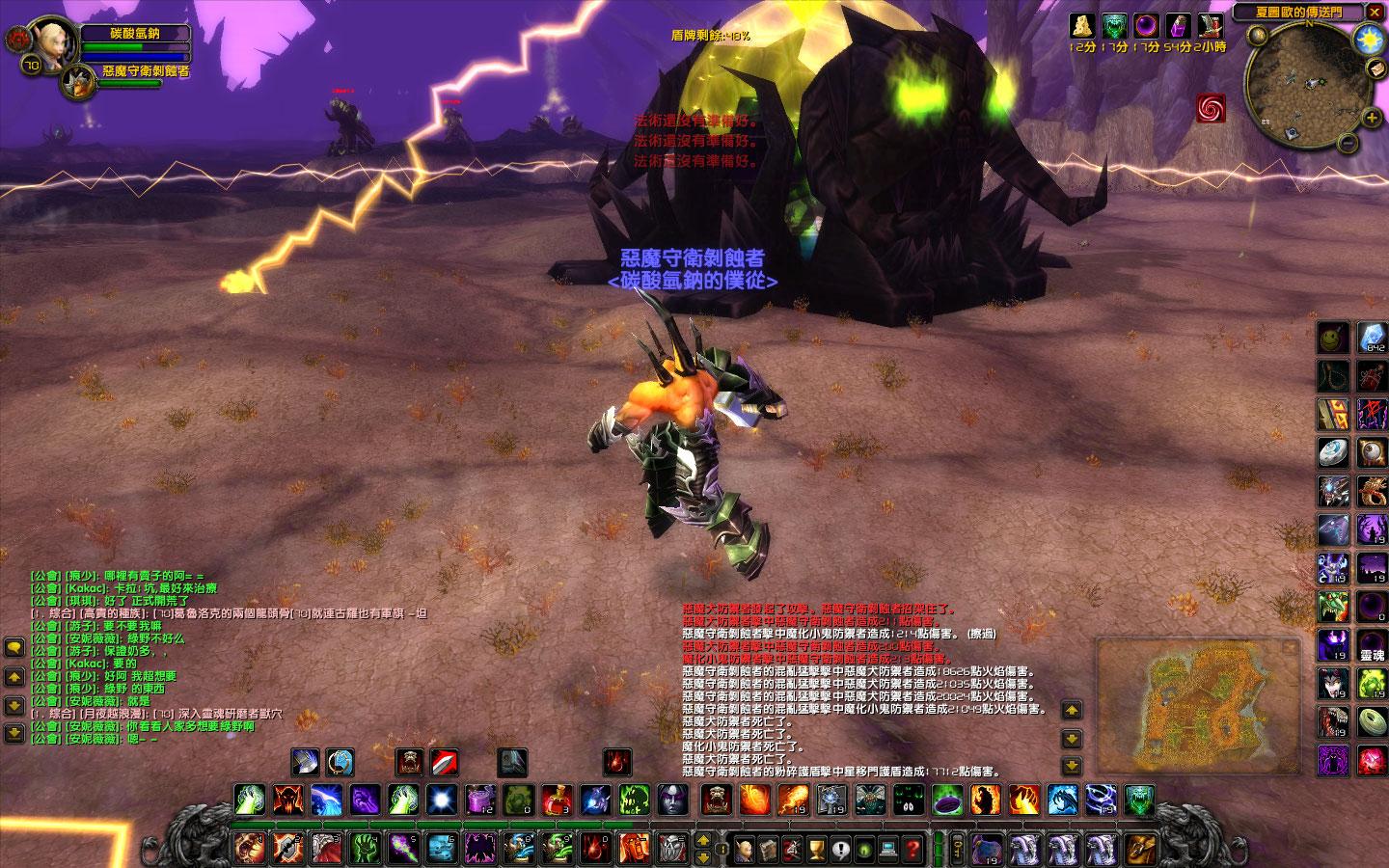Open the golden chalice achievements button
The width and height of the screenshot is (1389, 868).
[816, 849]
